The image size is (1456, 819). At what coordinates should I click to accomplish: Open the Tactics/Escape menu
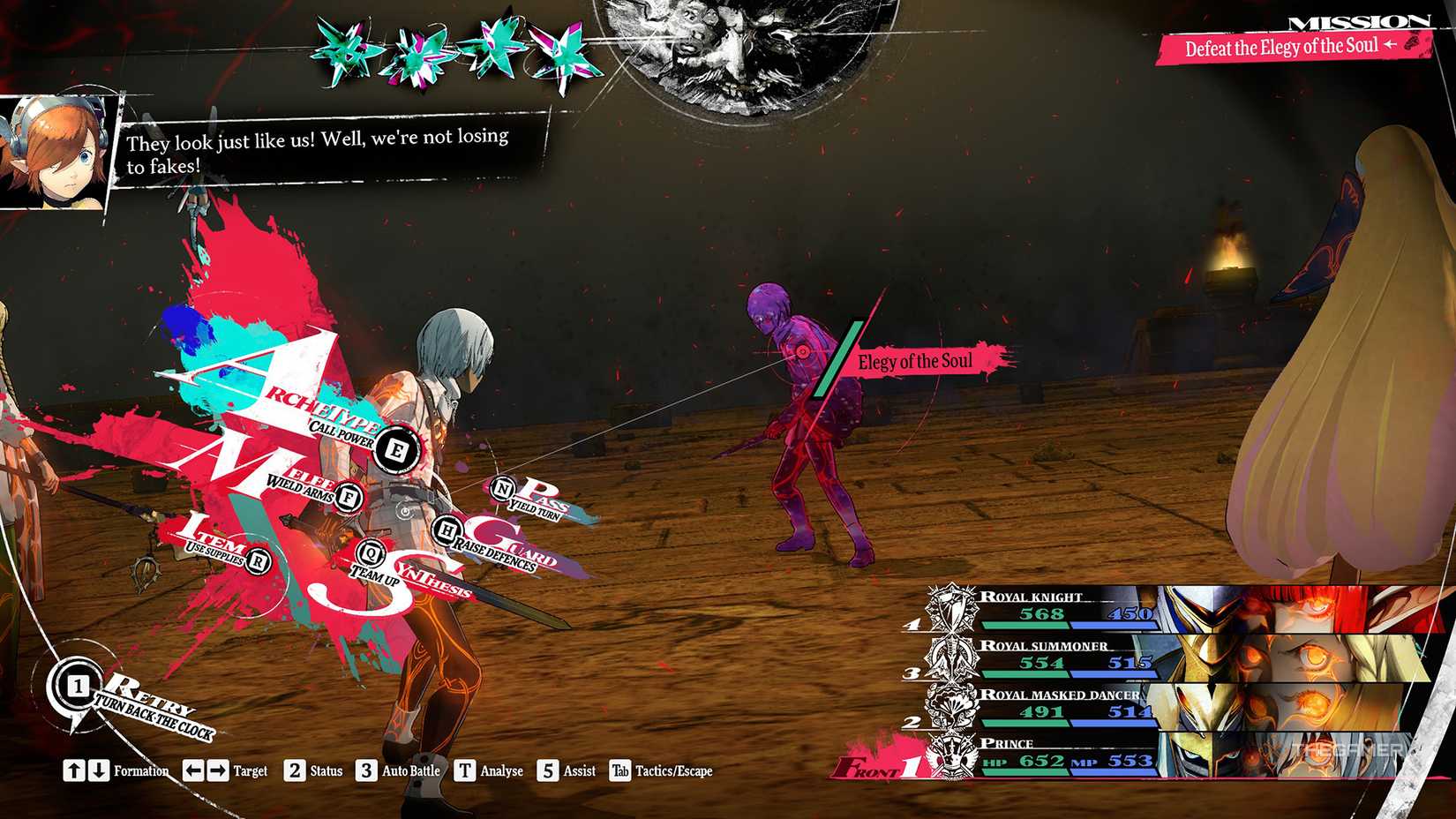tap(622, 770)
